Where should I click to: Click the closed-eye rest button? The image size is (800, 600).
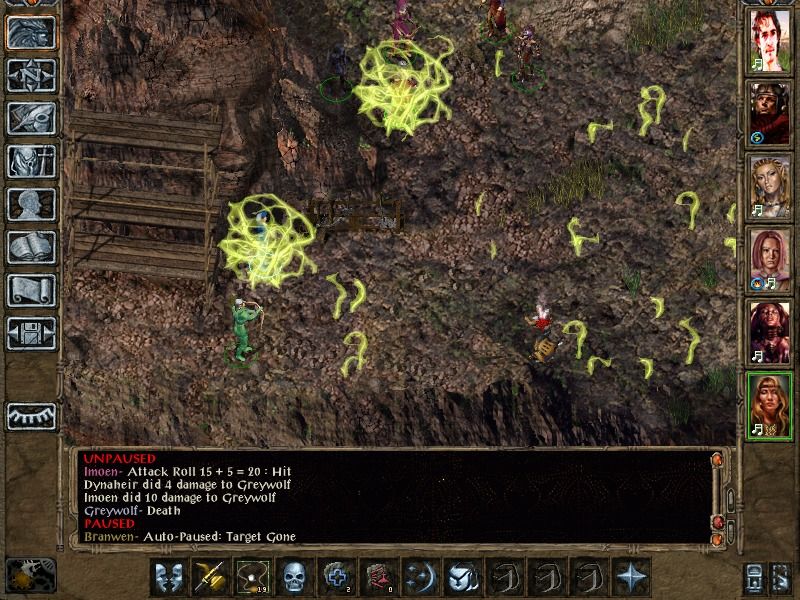click(31, 415)
